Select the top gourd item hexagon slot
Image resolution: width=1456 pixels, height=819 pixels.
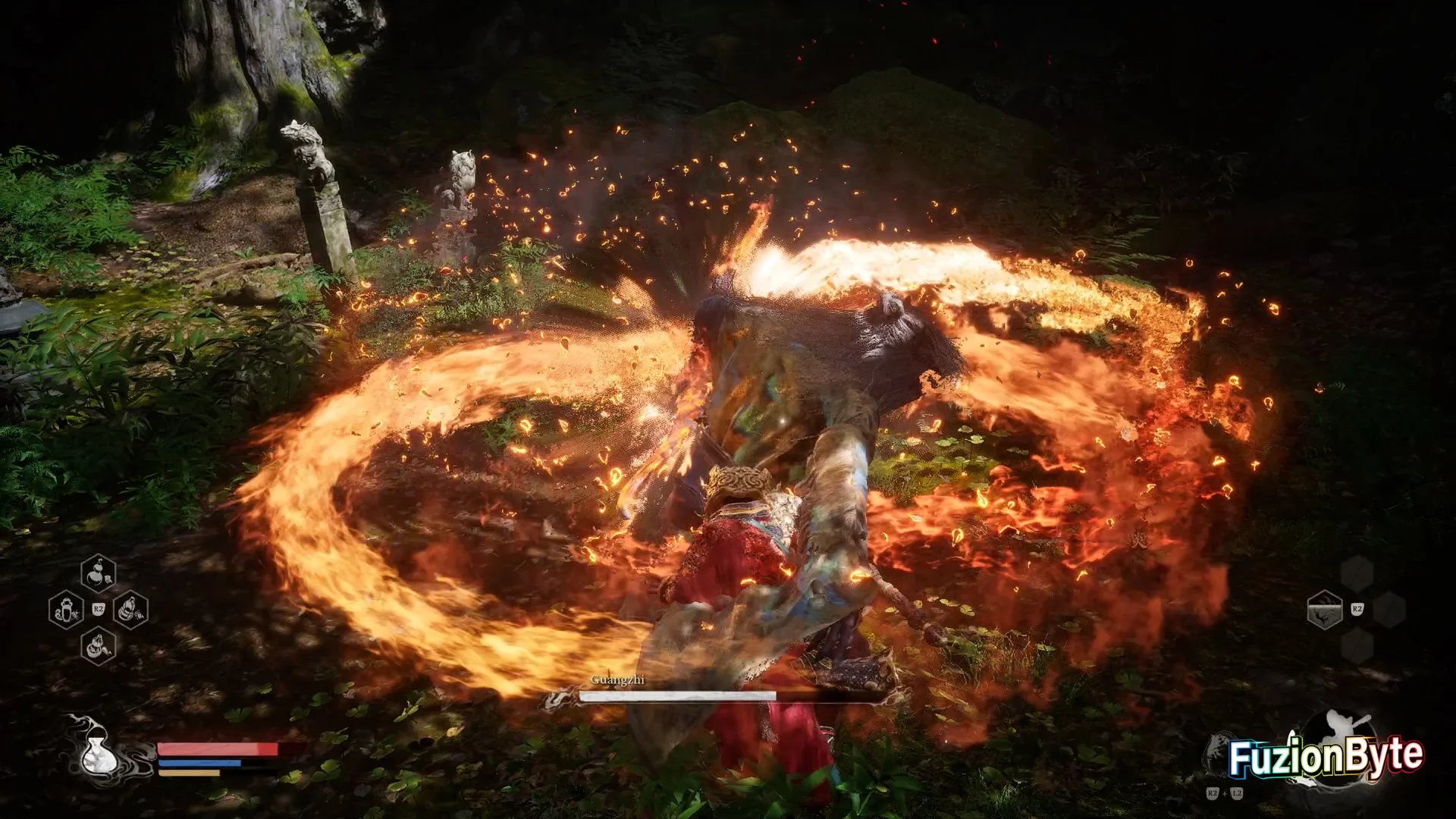(x=99, y=573)
